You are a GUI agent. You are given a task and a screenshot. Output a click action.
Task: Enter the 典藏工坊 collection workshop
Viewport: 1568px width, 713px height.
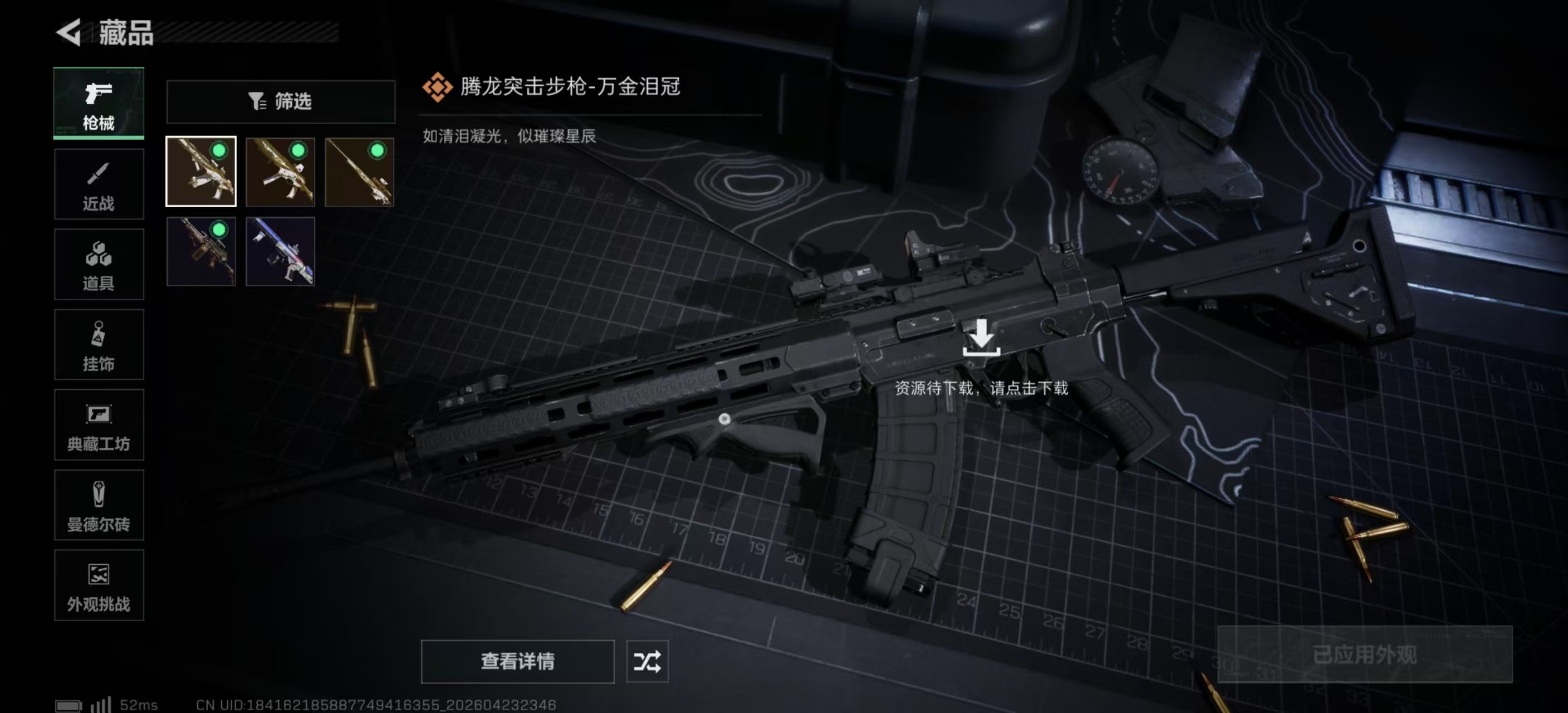[99, 426]
